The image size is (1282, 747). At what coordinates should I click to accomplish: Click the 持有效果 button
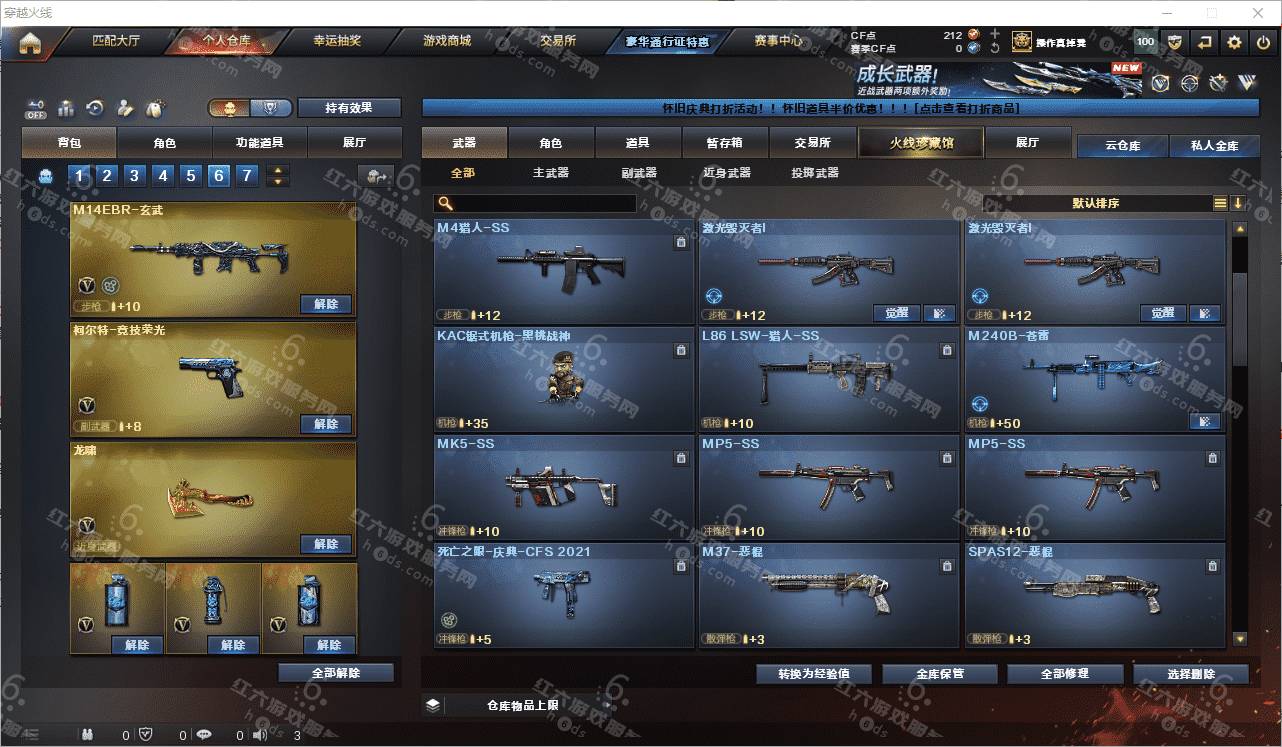coord(349,108)
